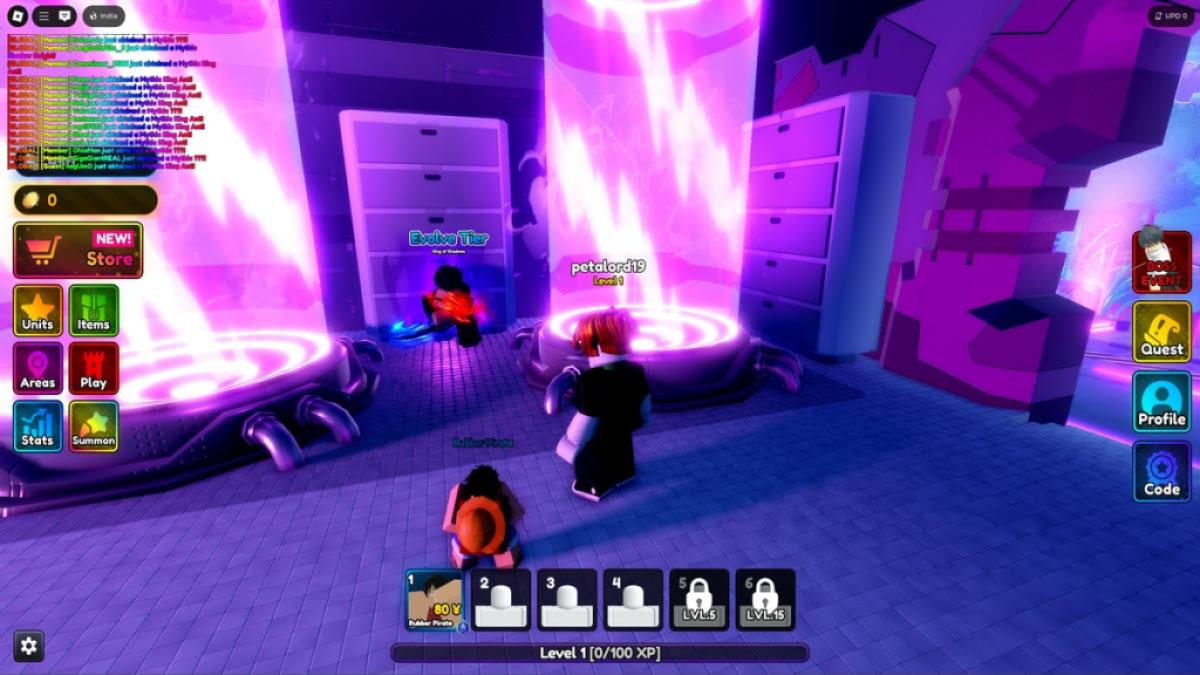
Task: Open the Summon menu
Action: (94, 427)
